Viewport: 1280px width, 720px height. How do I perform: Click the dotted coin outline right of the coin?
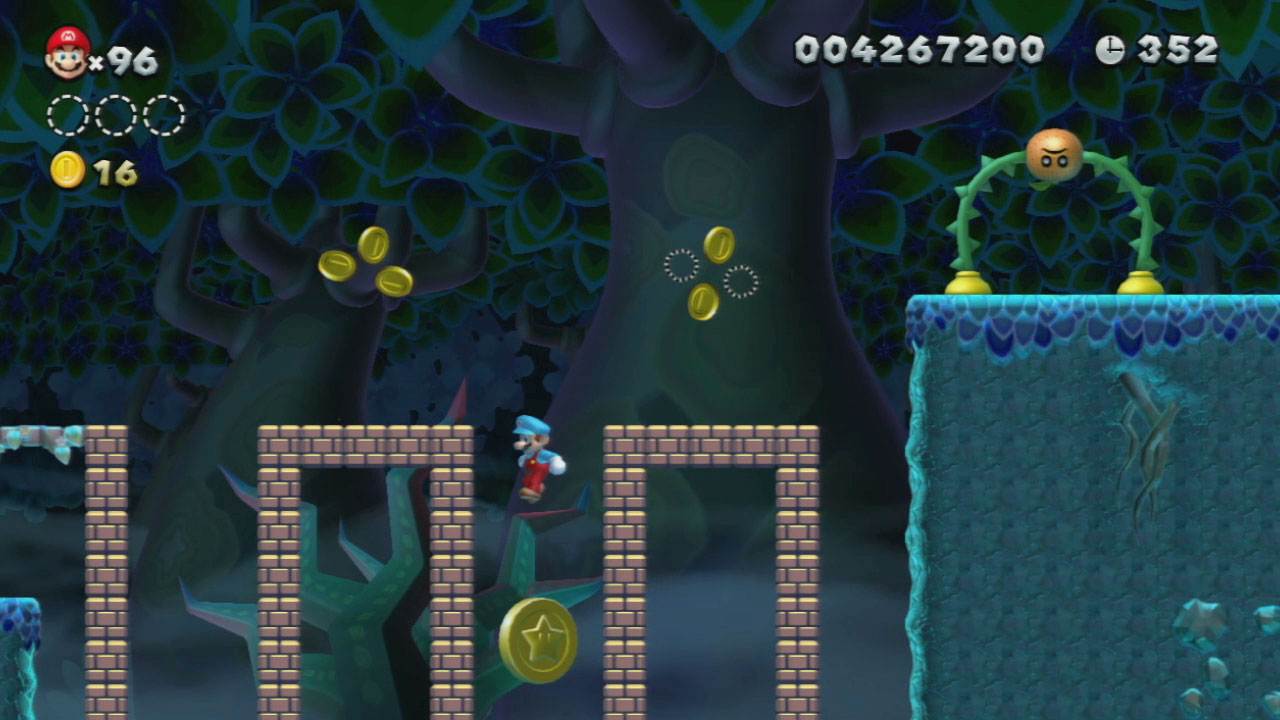[x=740, y=281]
